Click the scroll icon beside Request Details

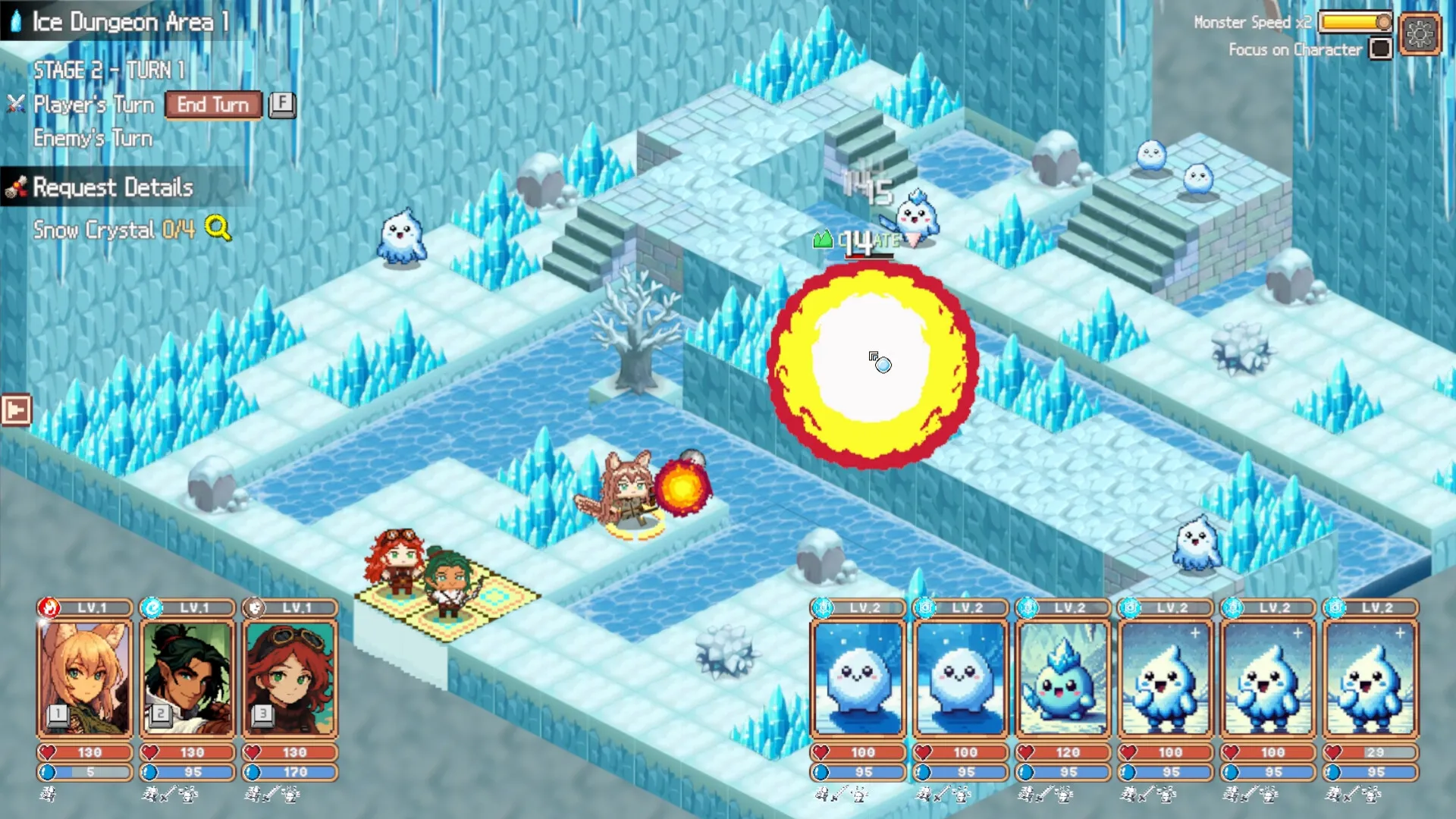[18, 186]
